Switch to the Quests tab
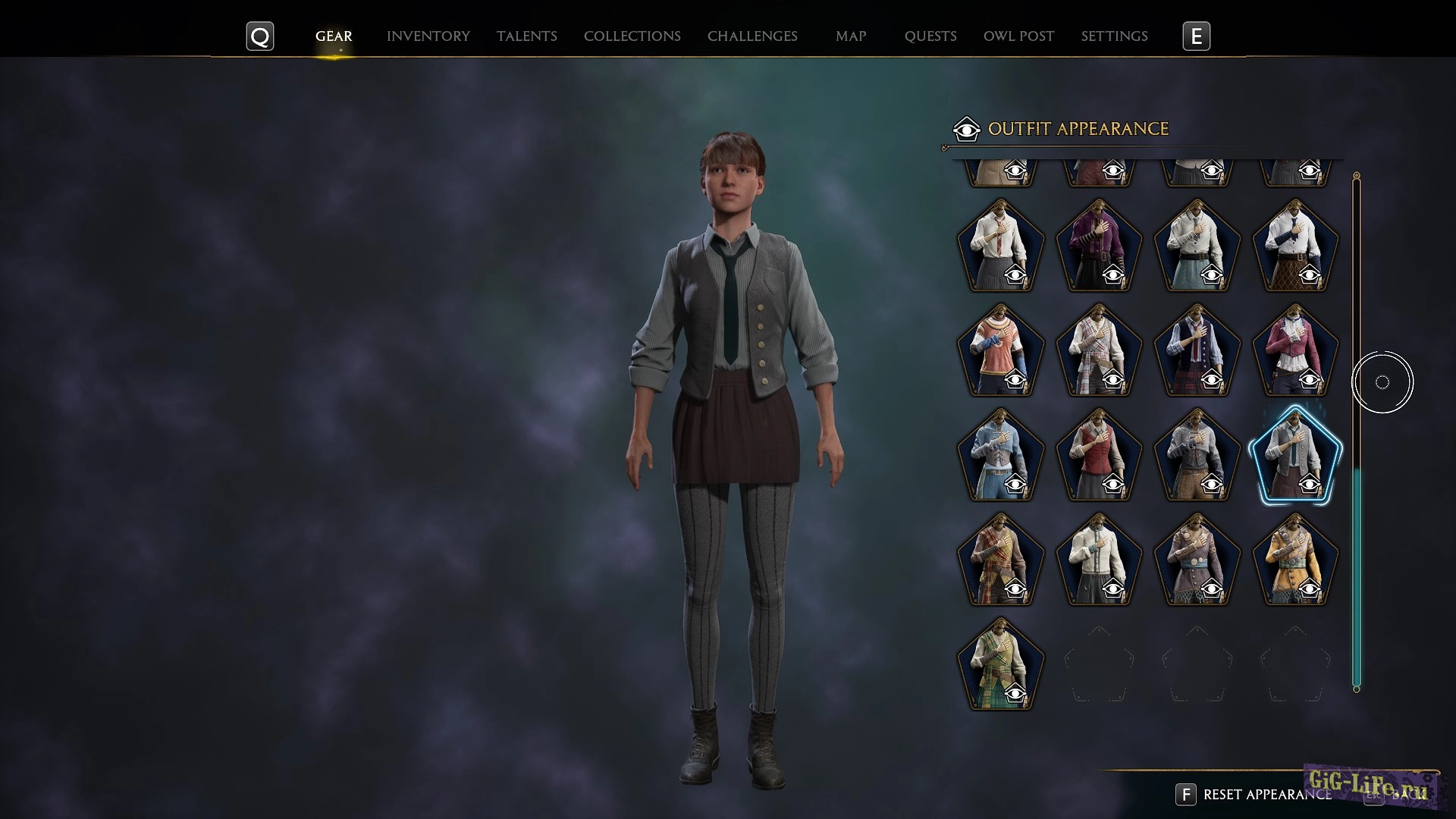This screenshot has width=1456, height=819. pos(930,36)
